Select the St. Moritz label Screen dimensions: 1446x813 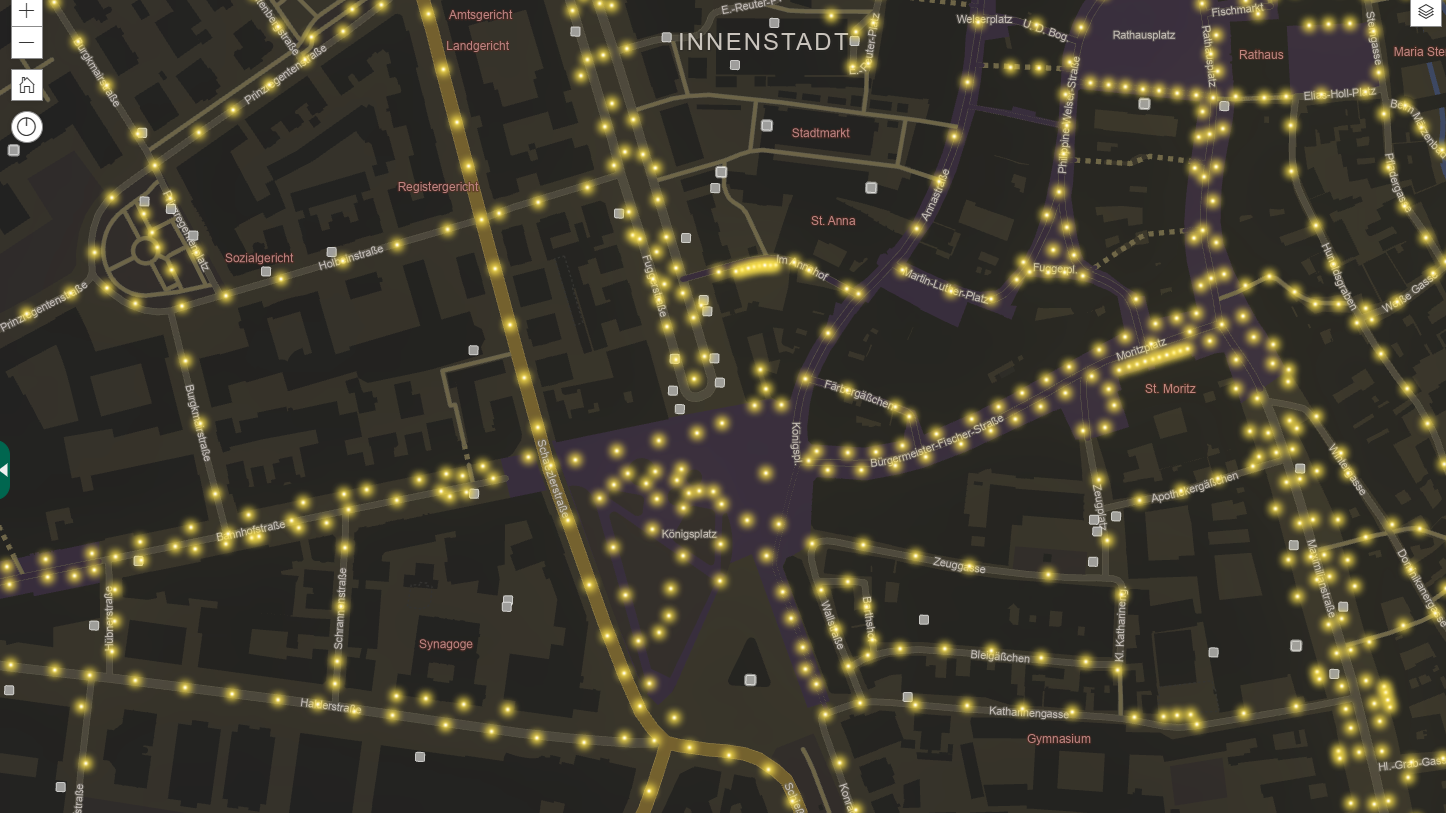1170,389
